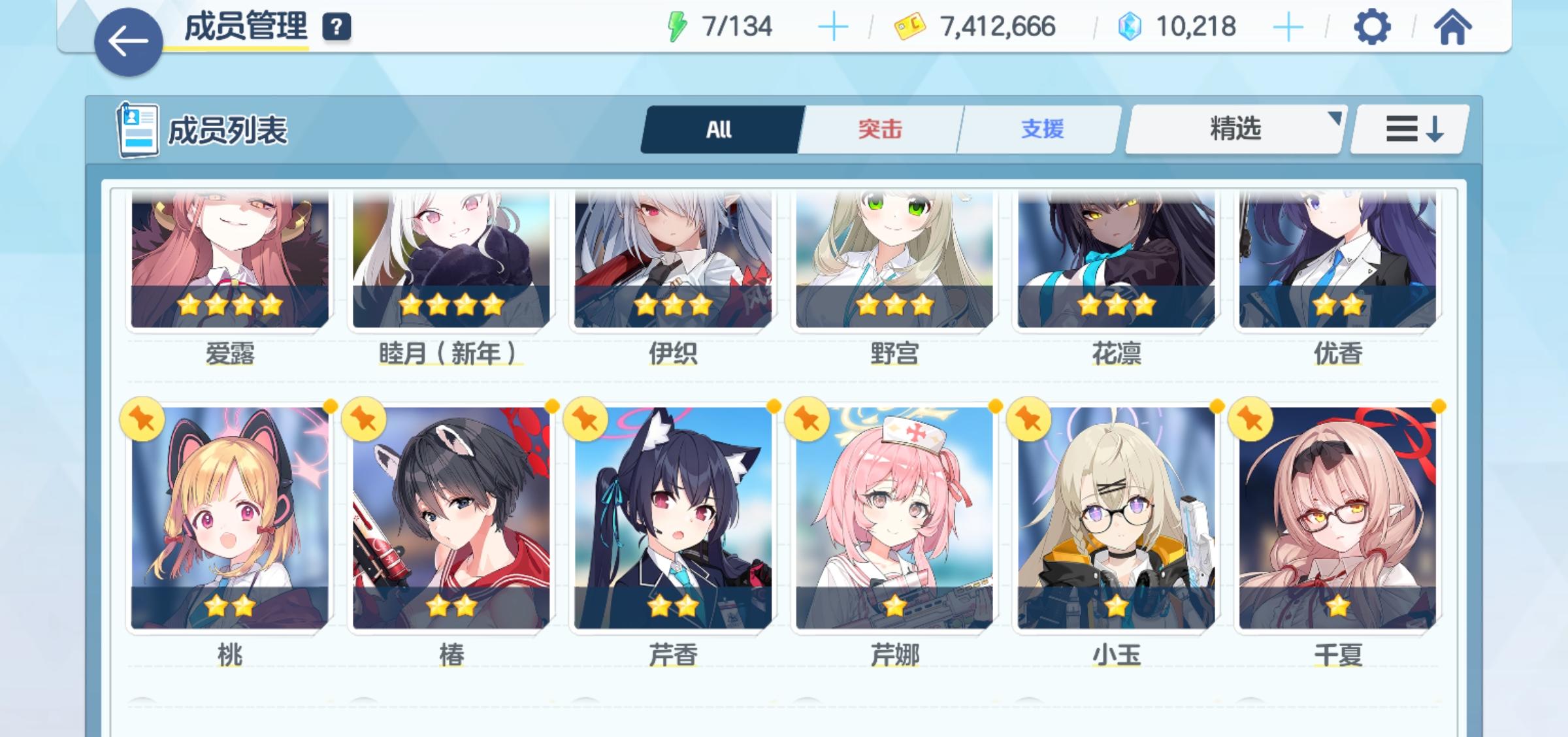The height and width of the screenshot is (737, 1568).
Task: Open the 精选 filter dropdown
Action: pos(1233,128)
